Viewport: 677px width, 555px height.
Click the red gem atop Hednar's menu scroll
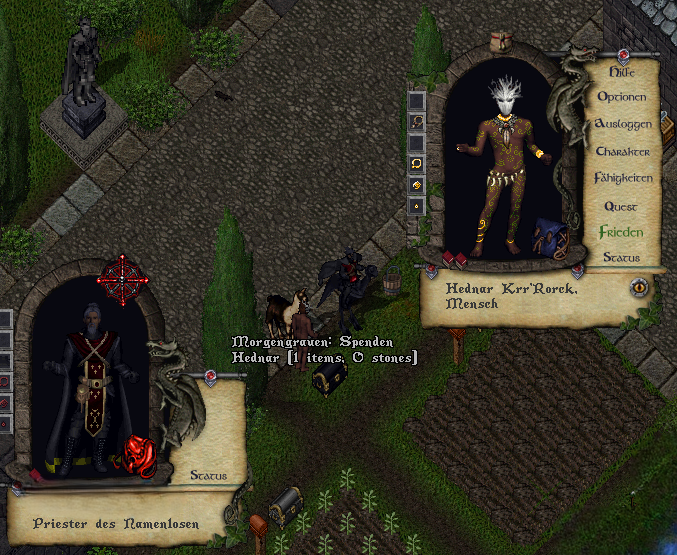tap(623, 54)
